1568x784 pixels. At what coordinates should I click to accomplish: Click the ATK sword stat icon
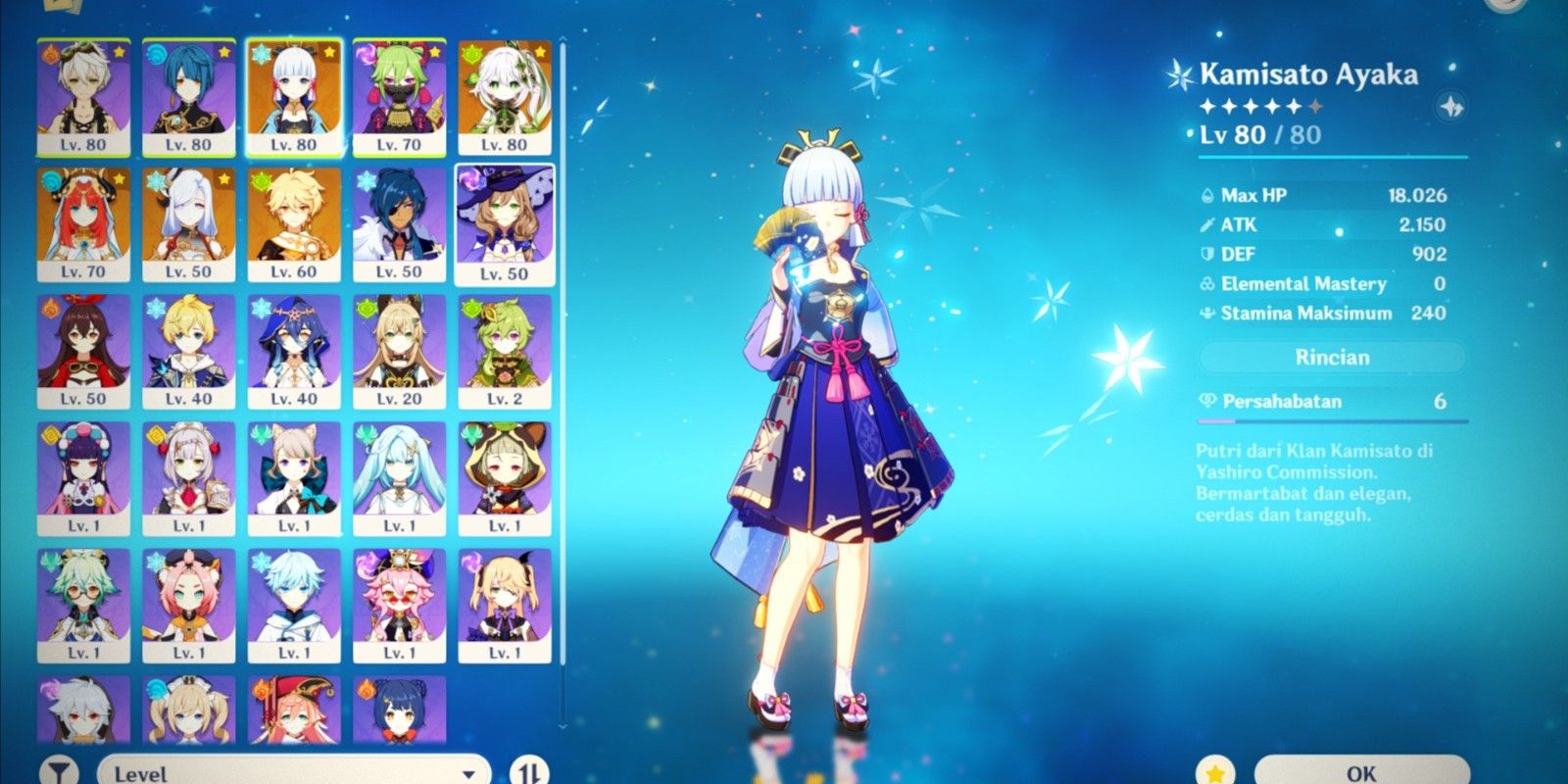(x=1208, y=224)
